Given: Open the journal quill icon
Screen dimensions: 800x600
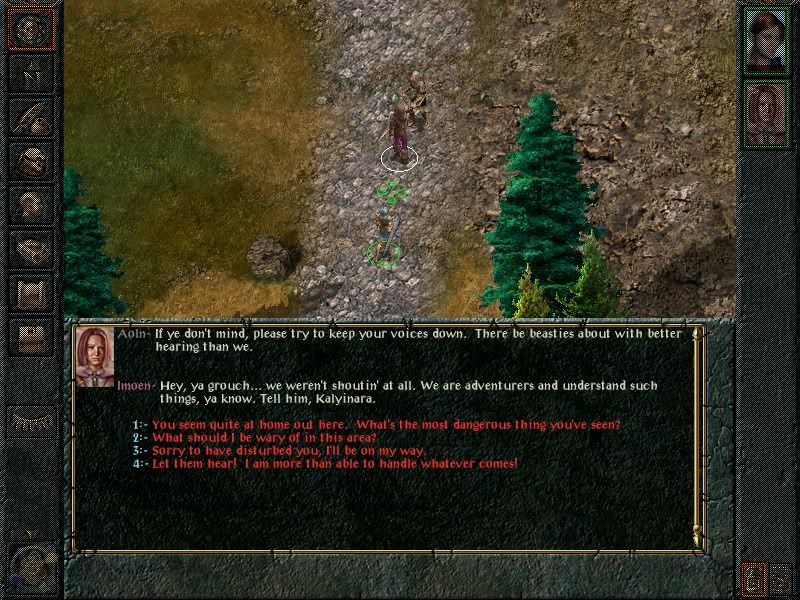Looking at the screenshot, I should click(31, 117).
